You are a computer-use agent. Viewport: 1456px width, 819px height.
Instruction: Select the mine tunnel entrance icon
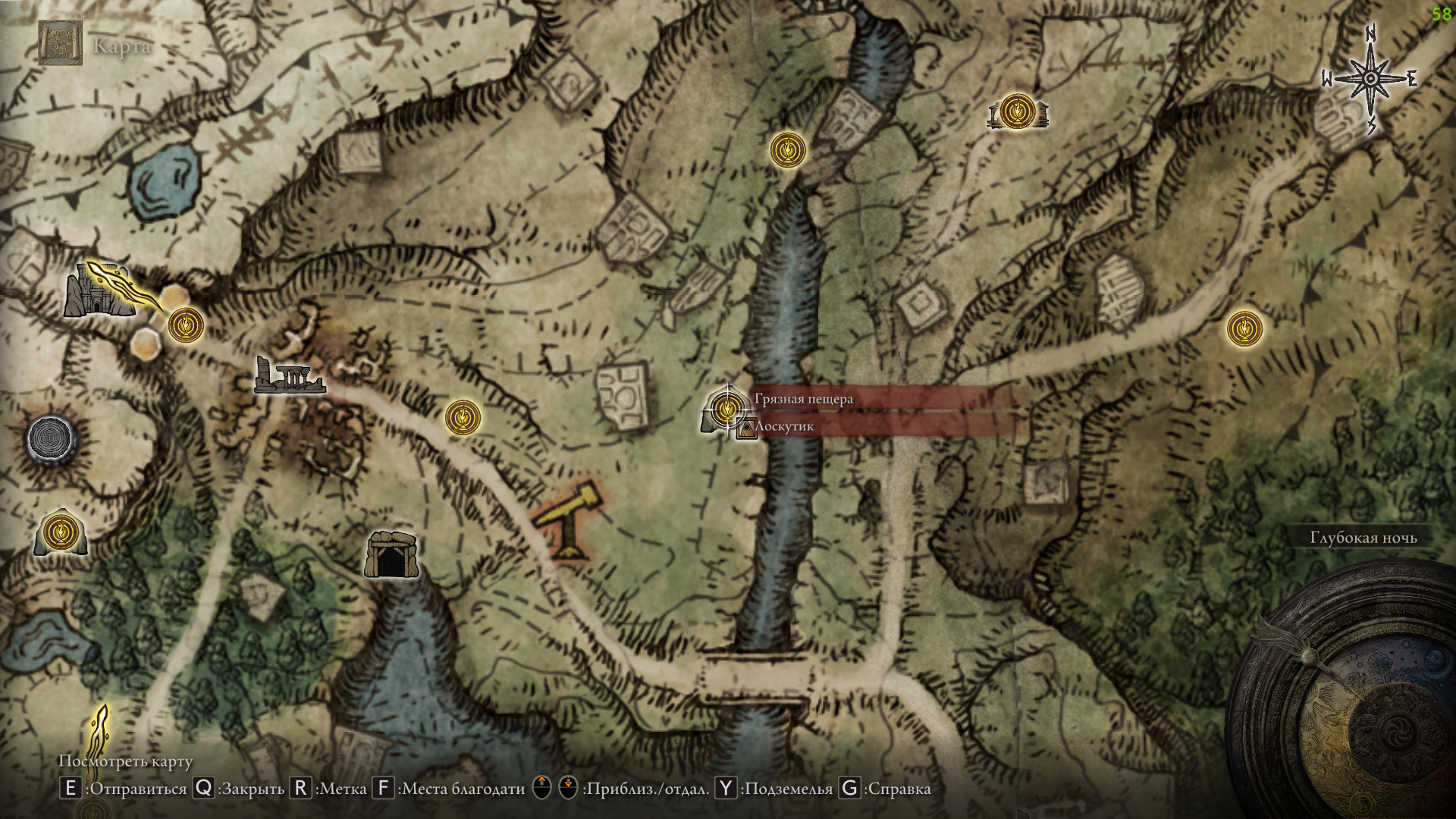[391, 556]
